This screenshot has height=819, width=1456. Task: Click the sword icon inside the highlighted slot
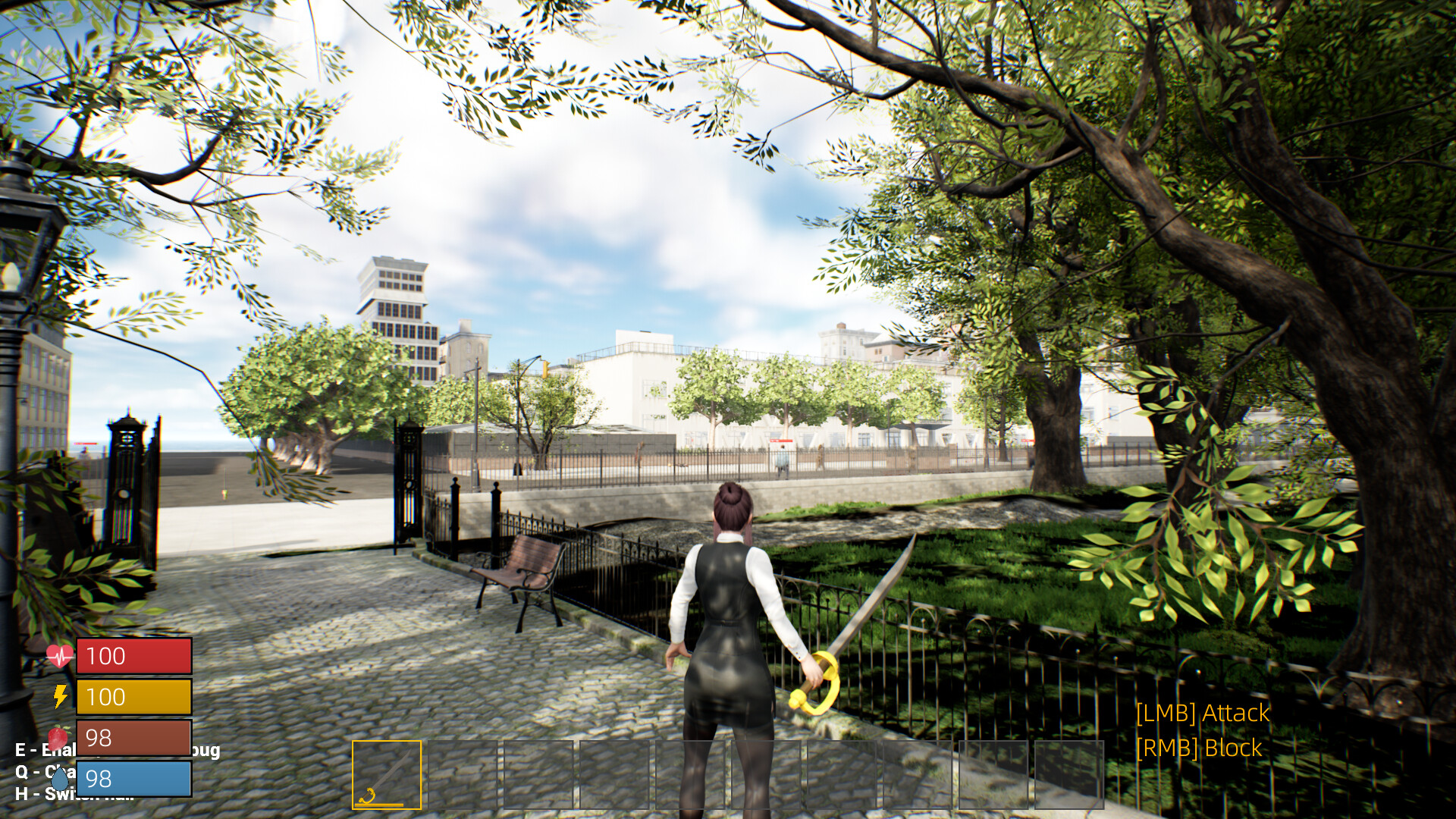point(387,773)
